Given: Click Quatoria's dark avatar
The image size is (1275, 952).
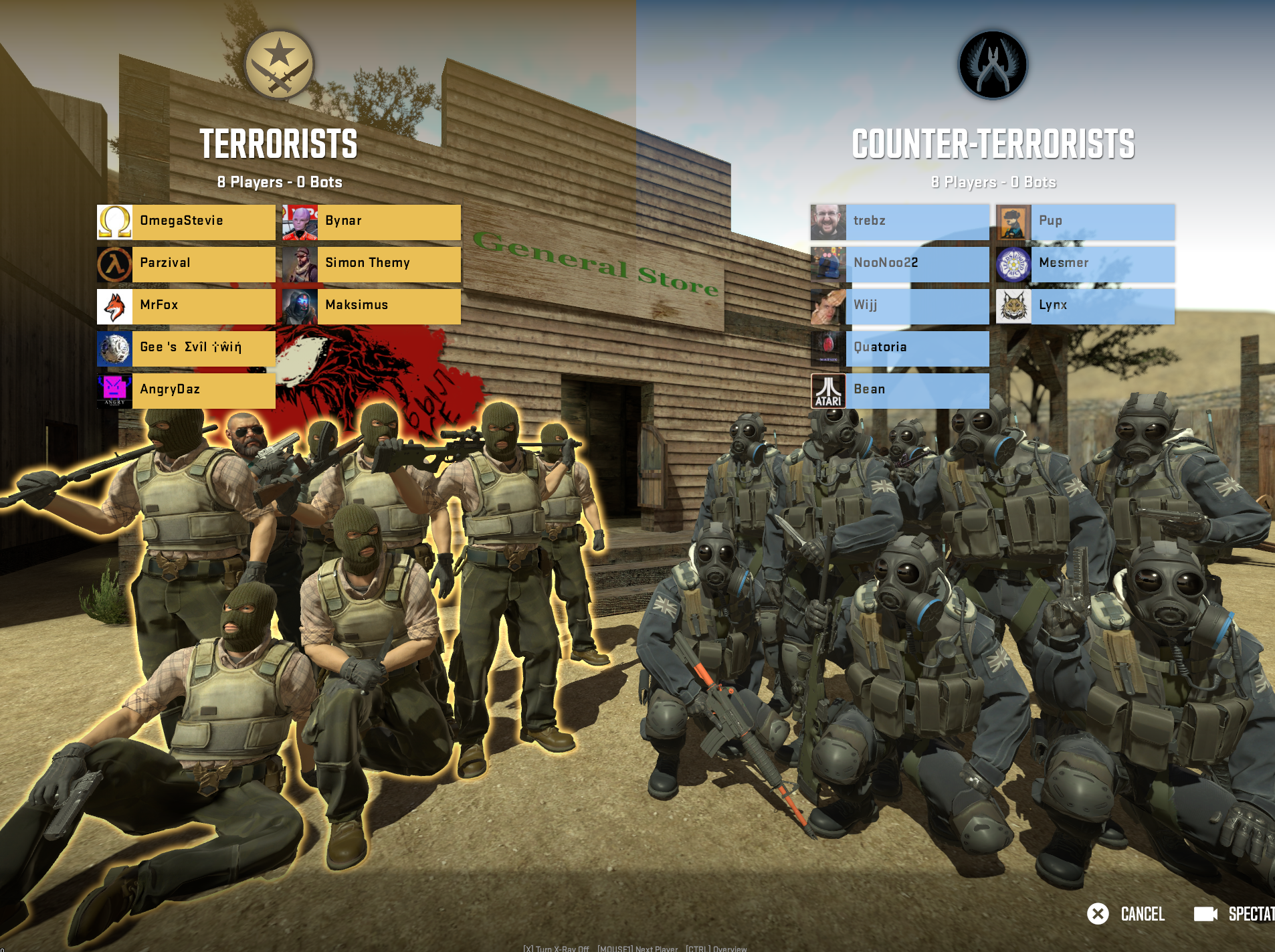Looking at the screenshot, I should tap(829, 348).
